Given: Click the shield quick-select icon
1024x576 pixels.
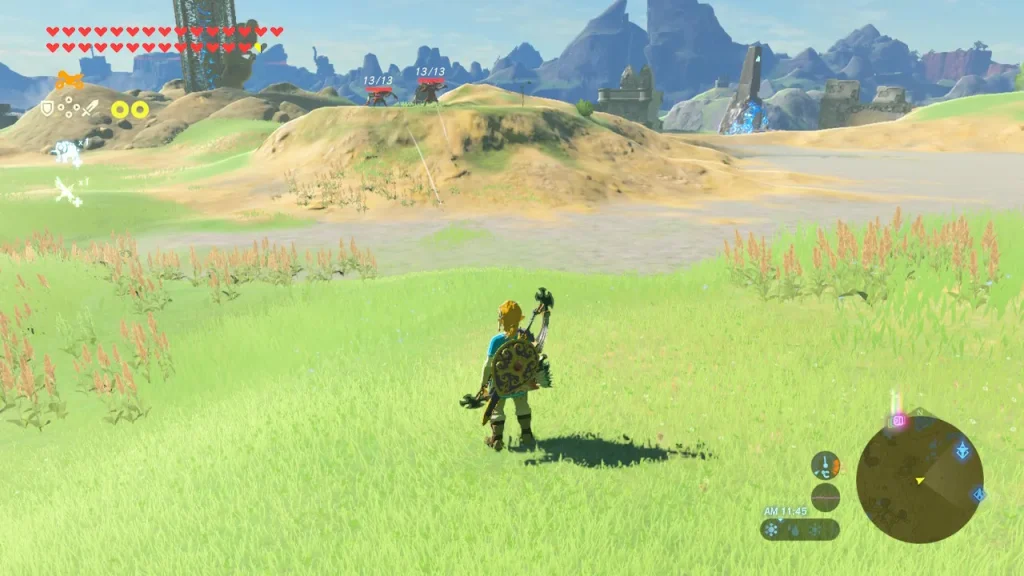Looking at the screenshot, I should click(x=47, y=108).
